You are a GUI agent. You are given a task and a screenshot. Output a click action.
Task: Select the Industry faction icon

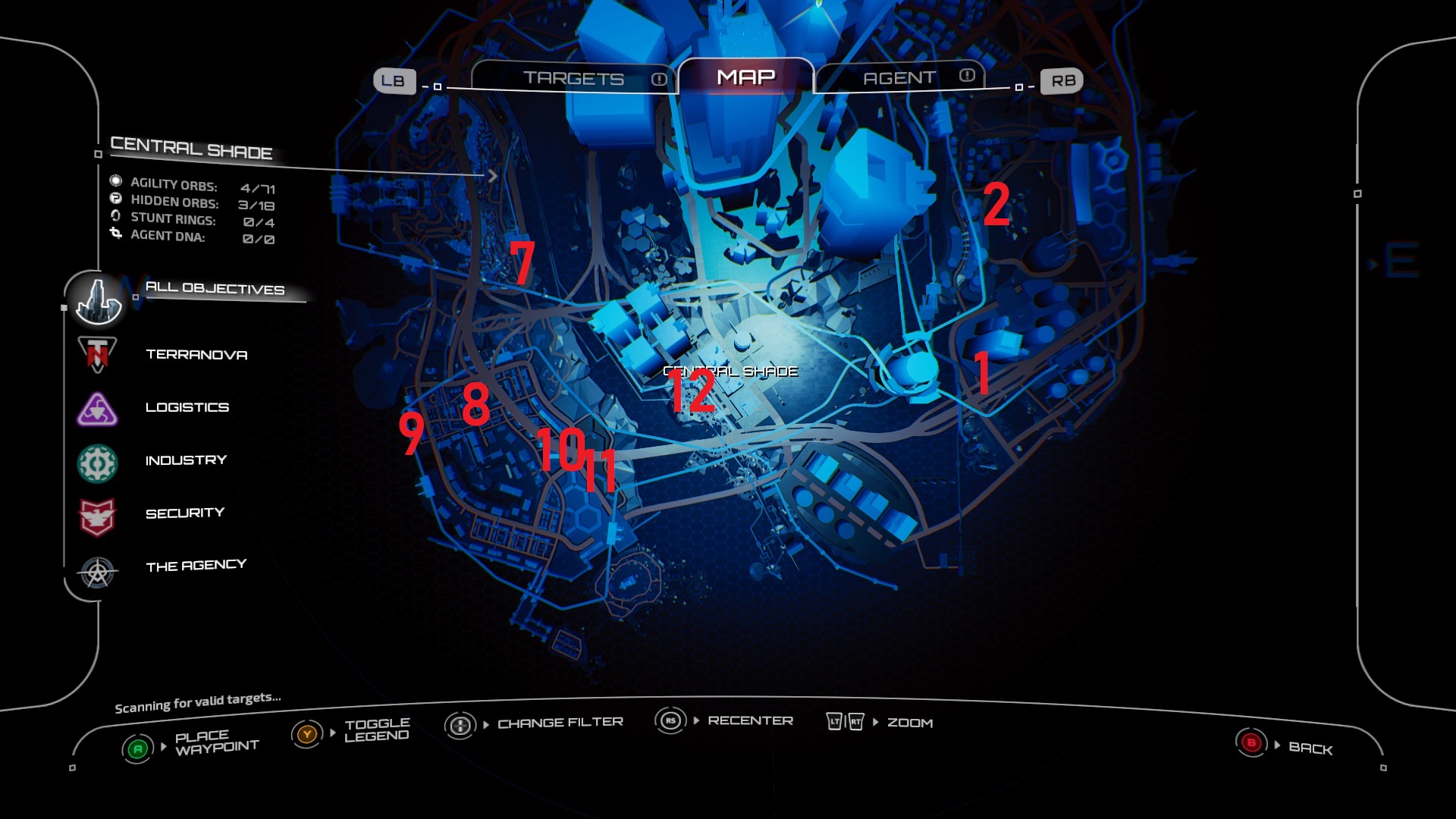pos(96,460)
